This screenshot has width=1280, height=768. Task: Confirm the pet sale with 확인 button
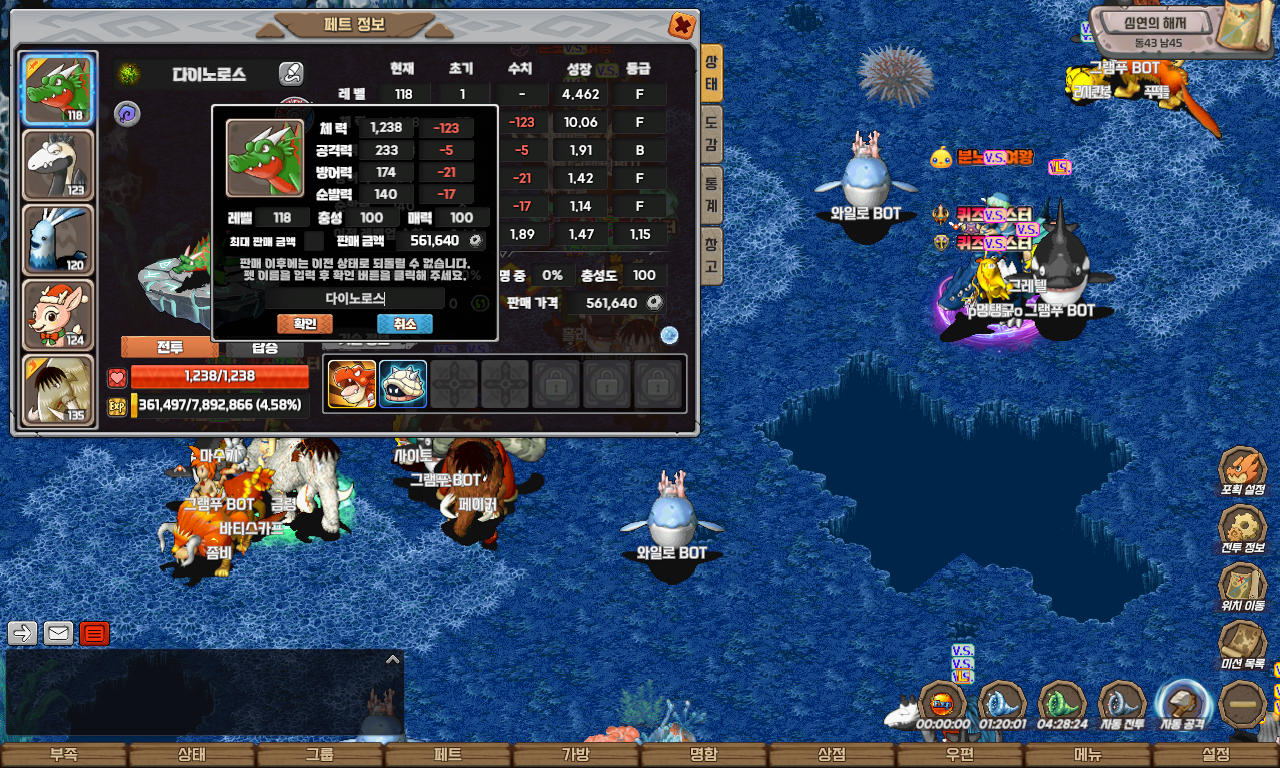(304, 324)
